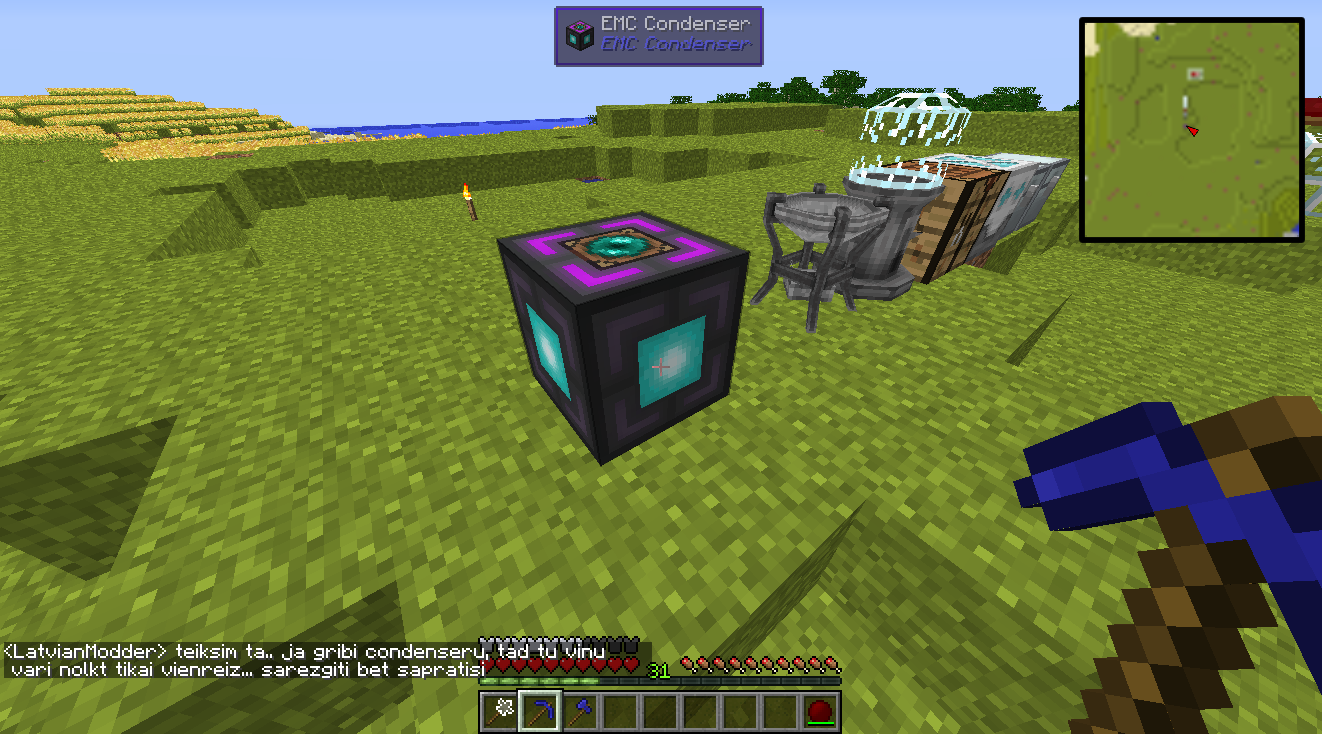Screen dimensions: 1322x734
Task: Select the white mace hotbar slot
Action: (x=499, y=712)
